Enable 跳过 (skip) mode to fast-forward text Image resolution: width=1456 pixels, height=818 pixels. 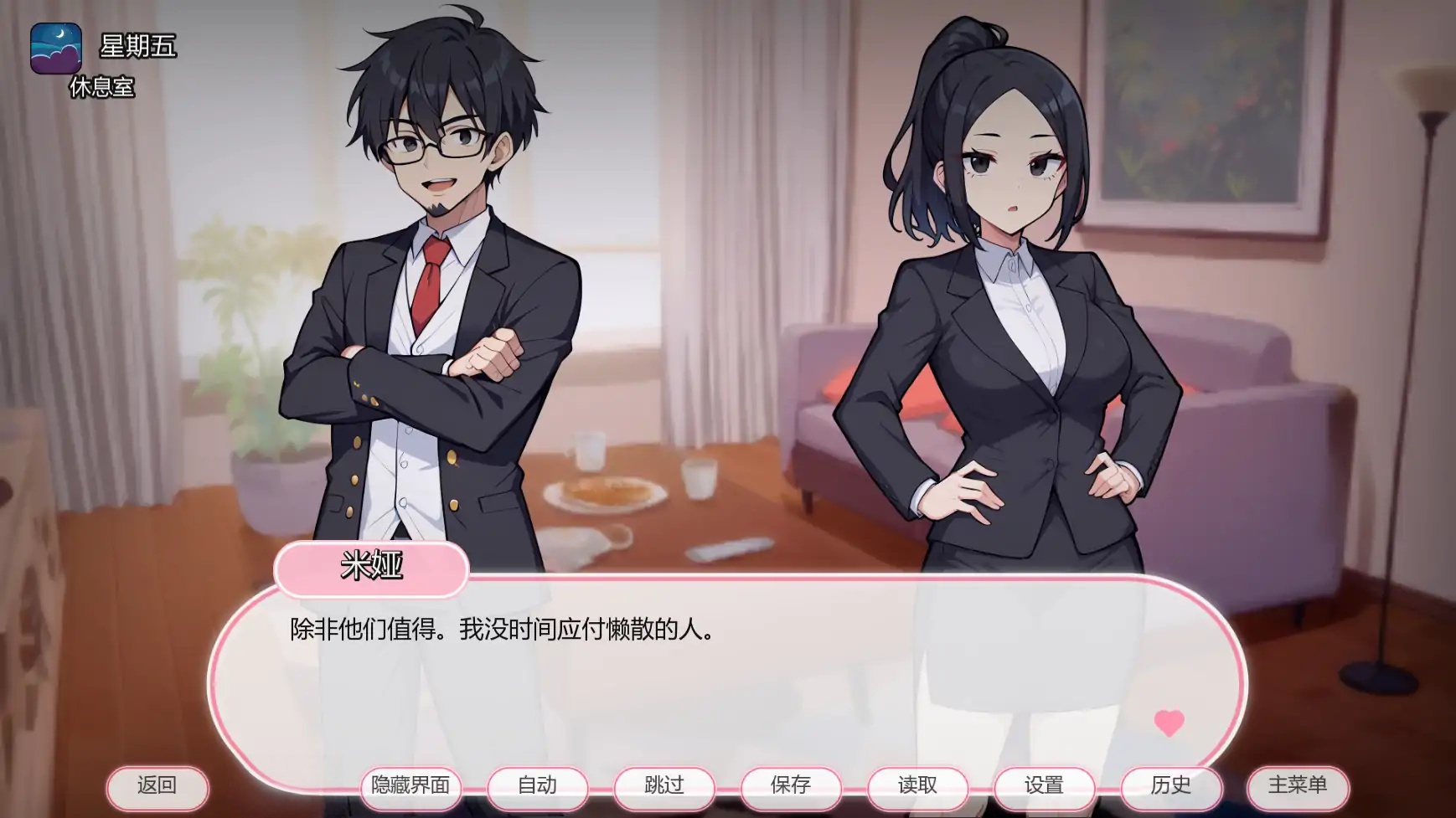click(x=663, y=787)
